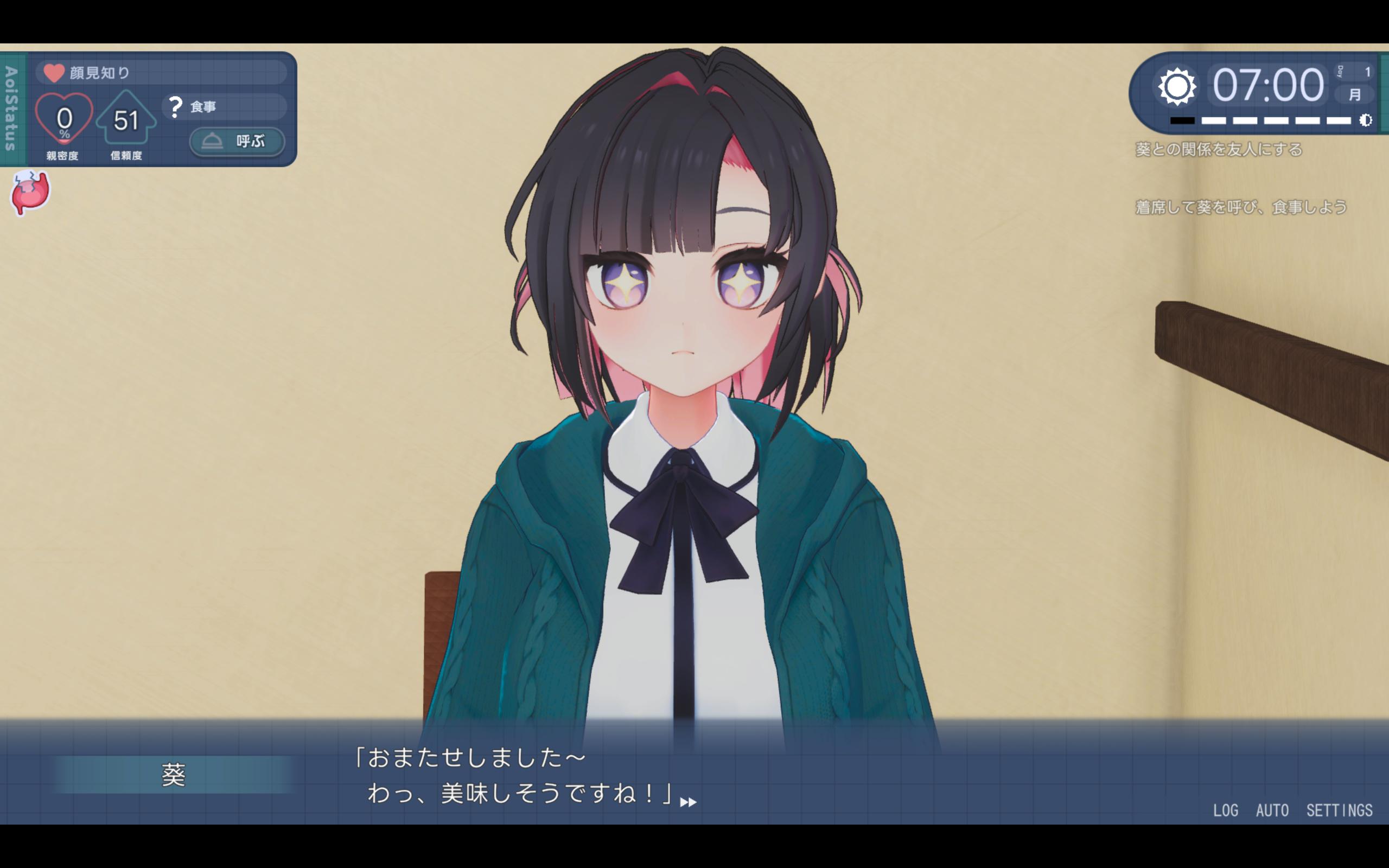1389x868 pixels.
Task: Open the SETTINGS menu
Action: pos(1339,810)
